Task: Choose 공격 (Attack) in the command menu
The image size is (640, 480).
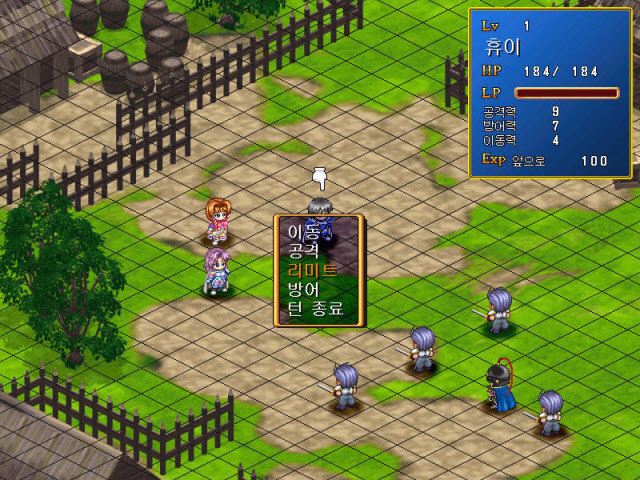Action: coord(303,250)
